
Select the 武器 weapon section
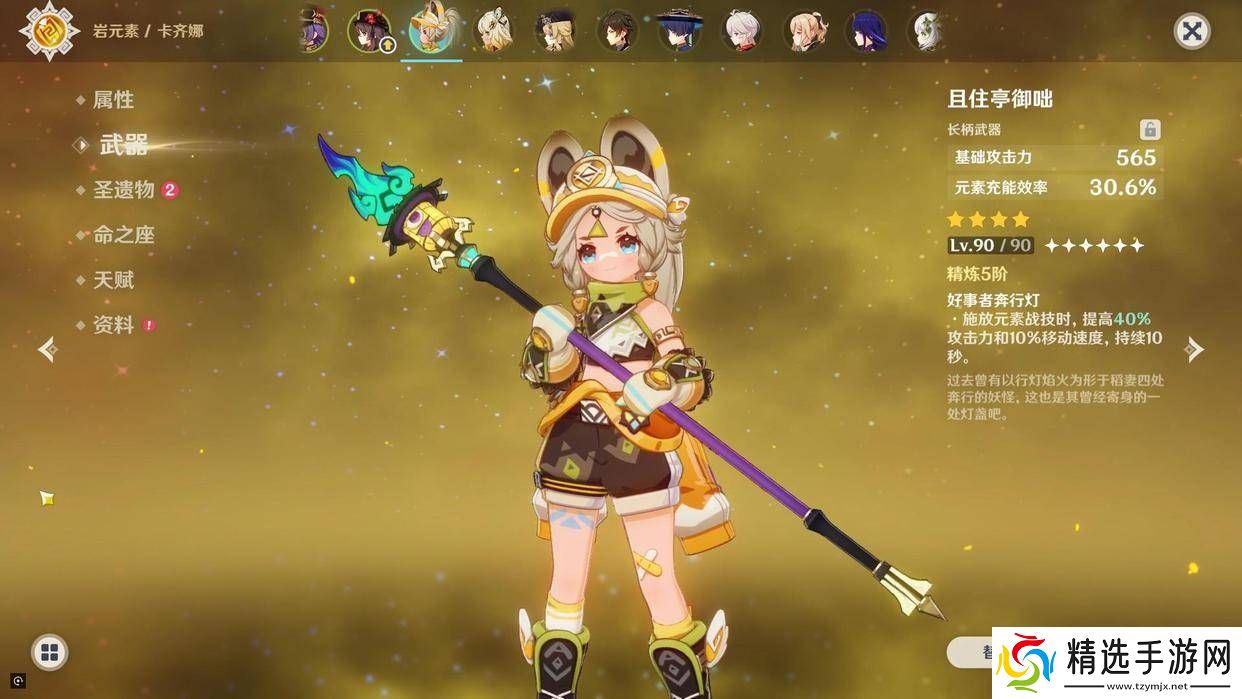(x=123, y=145)
